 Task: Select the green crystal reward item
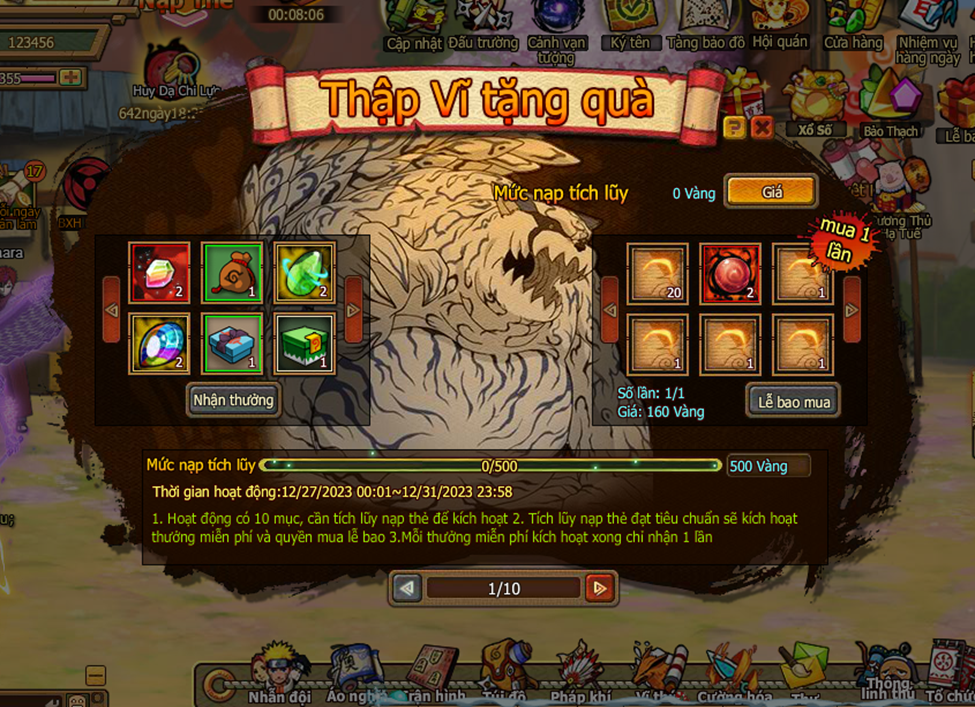pyautogui.click(x=304, y=273)
